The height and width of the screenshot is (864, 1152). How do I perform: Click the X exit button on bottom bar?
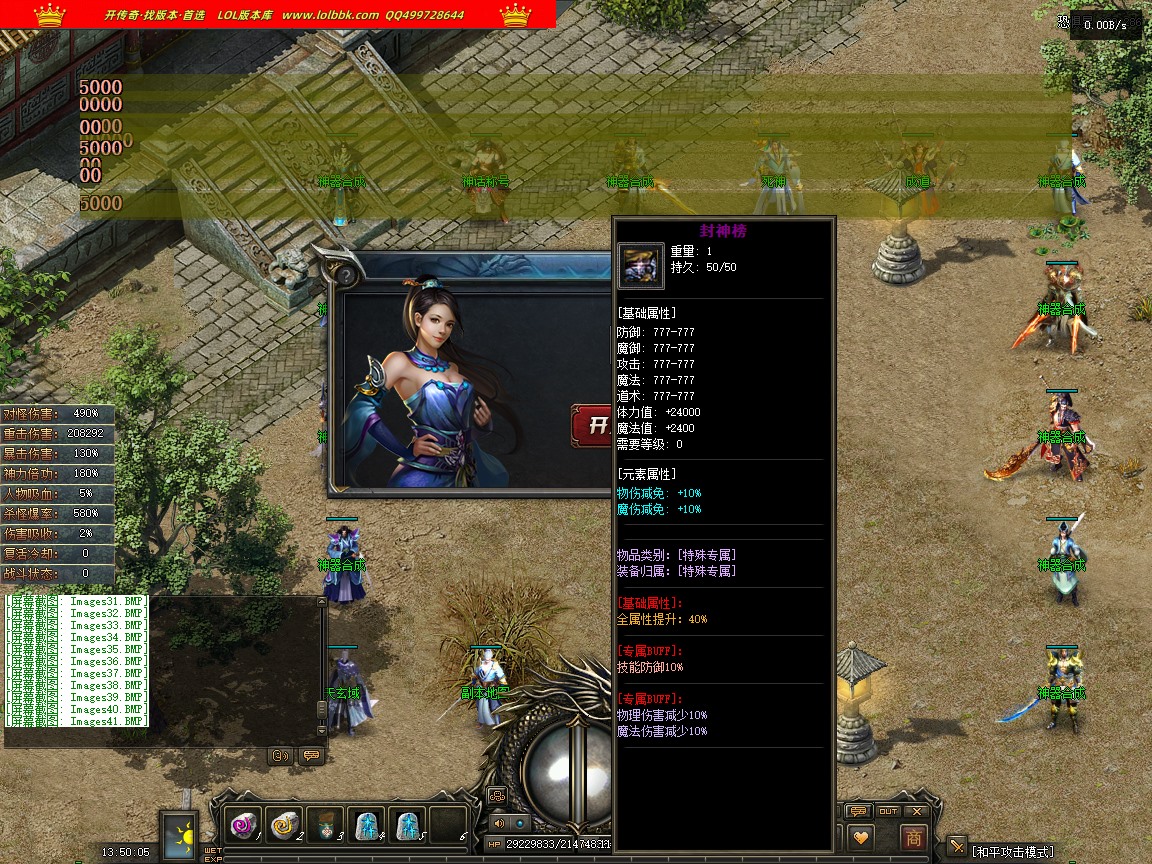(916, 811)
